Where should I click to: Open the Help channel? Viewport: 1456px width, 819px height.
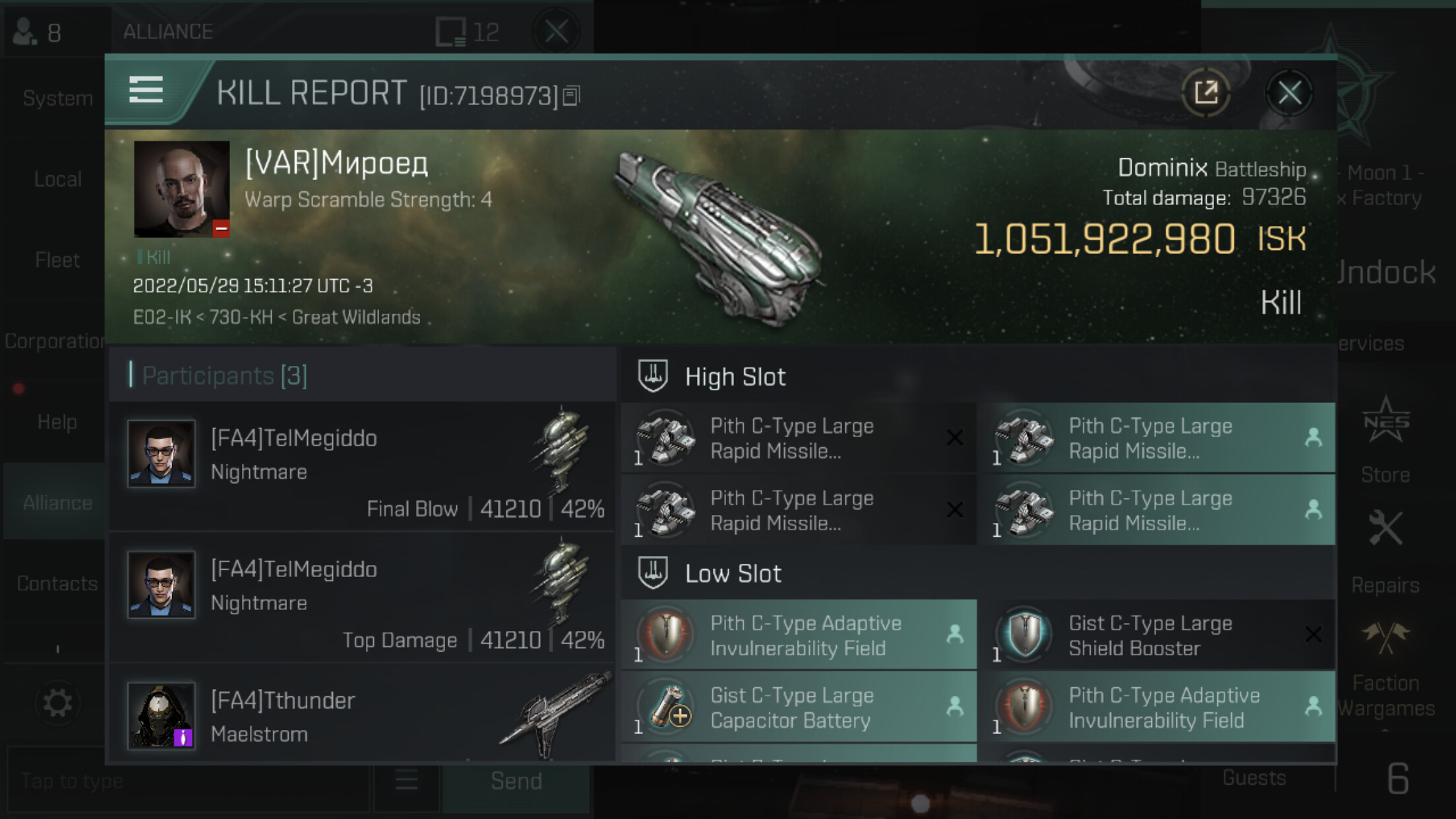[x=57, y=422]
